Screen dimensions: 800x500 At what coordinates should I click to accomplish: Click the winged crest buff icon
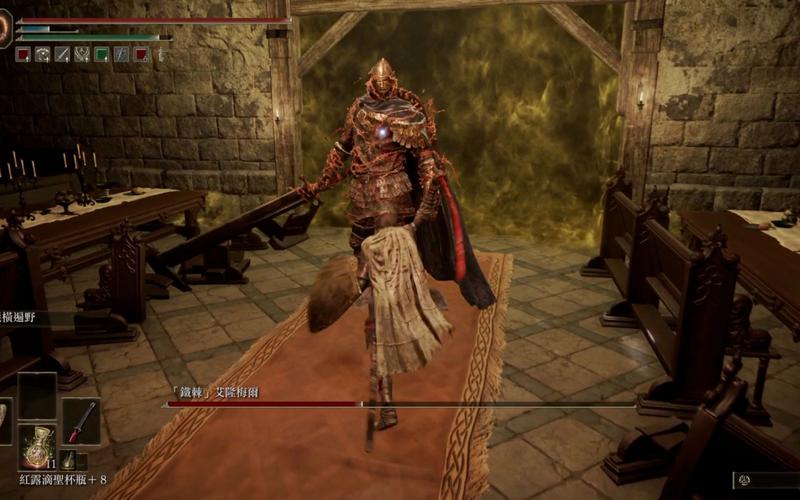click(x=82, y=55)
